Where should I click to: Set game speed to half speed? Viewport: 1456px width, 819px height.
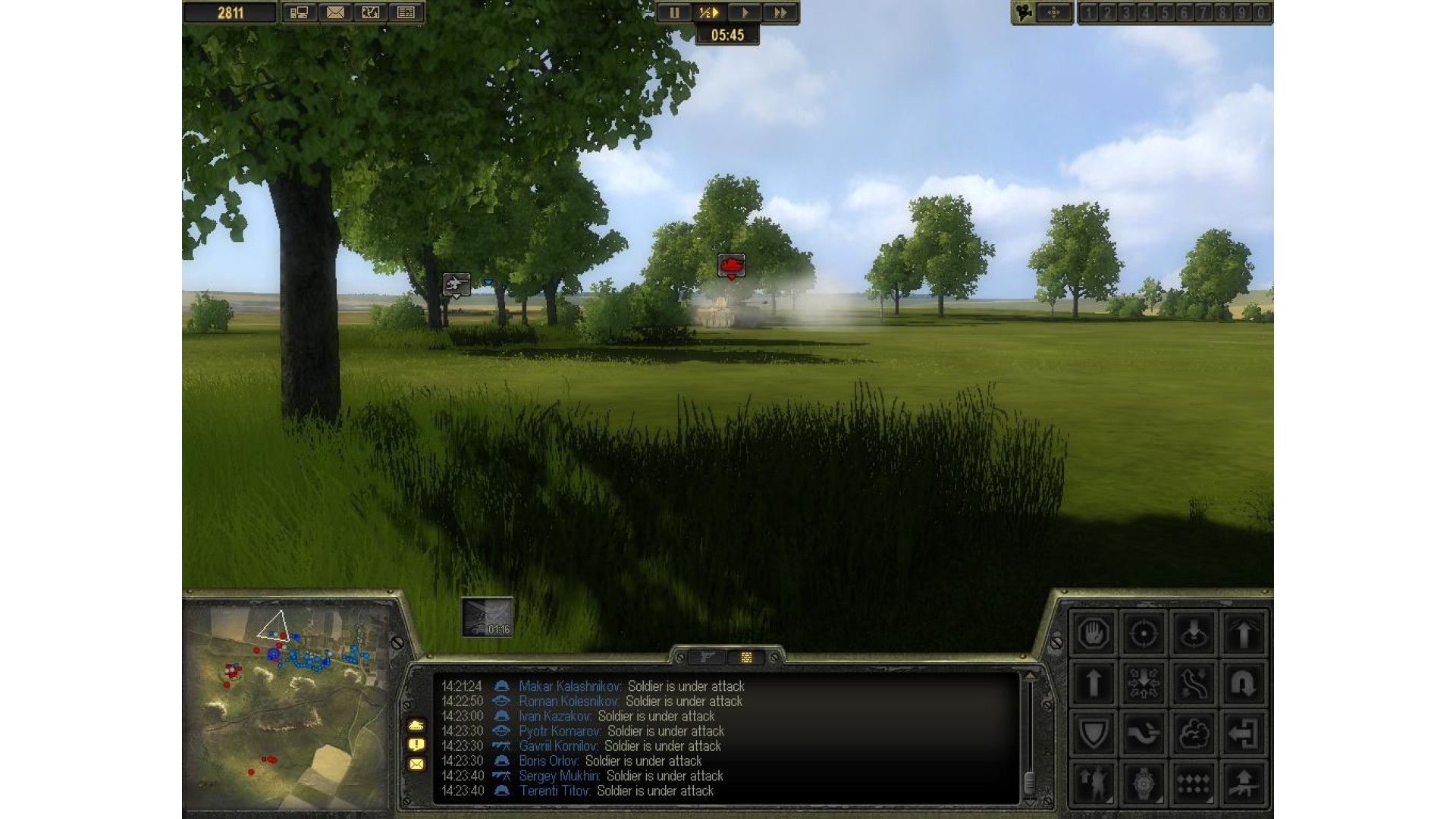pyautogui.click(x=708, y=13)
